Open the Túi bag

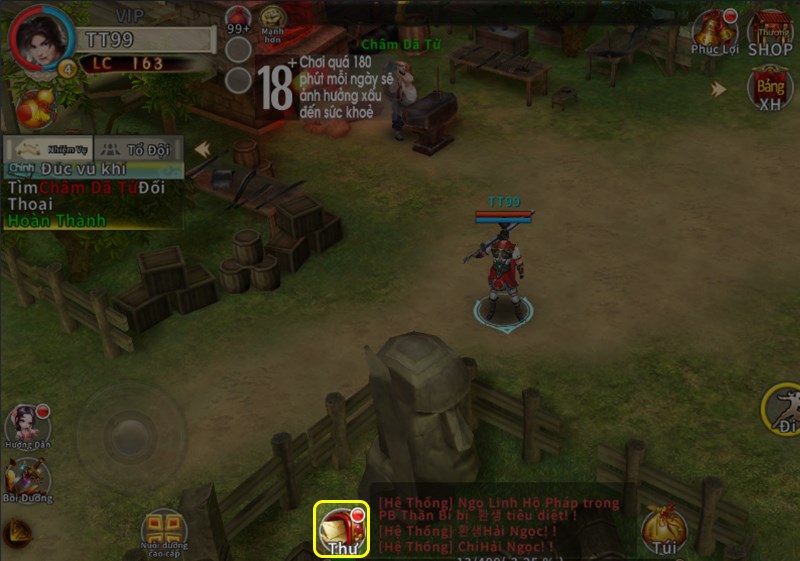662,530
